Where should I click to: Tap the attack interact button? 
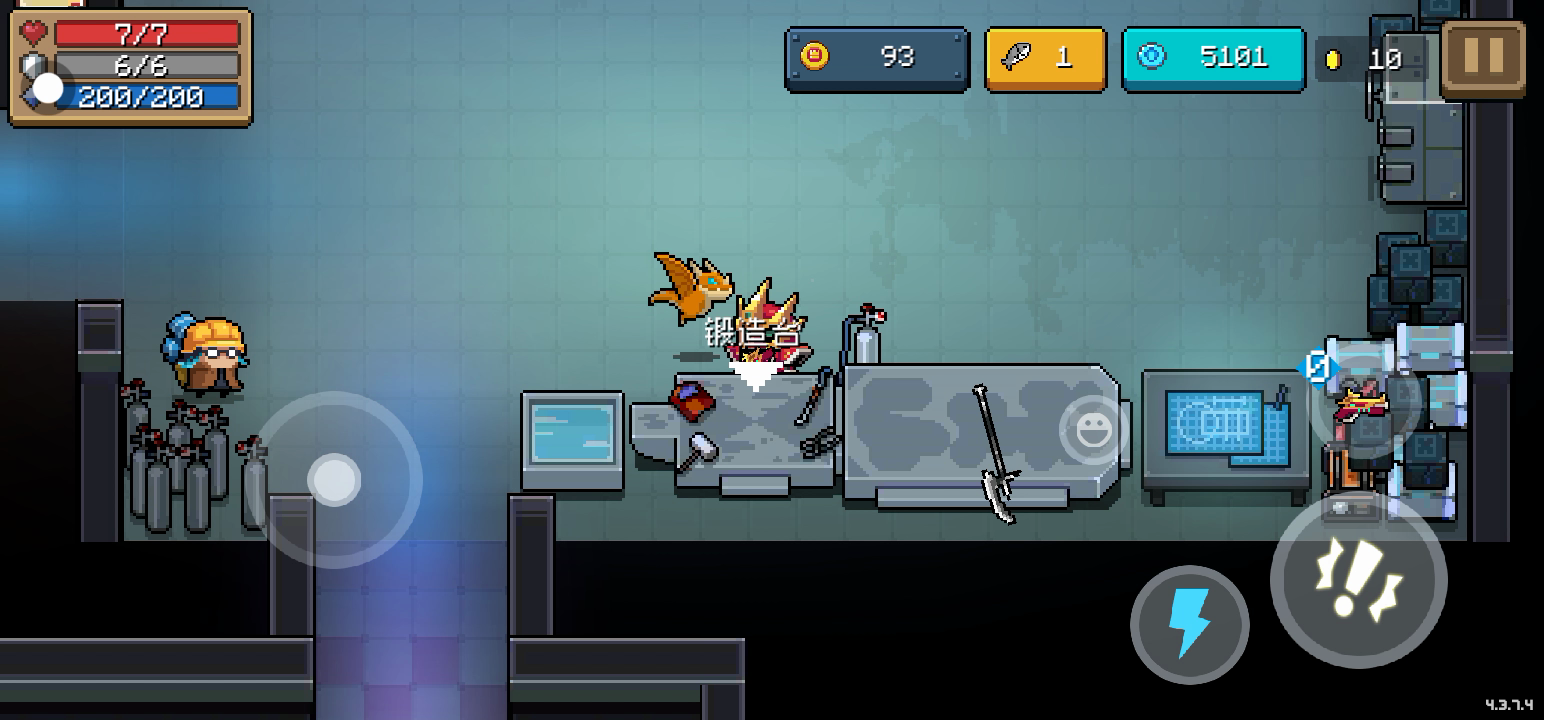[1358, 579]
